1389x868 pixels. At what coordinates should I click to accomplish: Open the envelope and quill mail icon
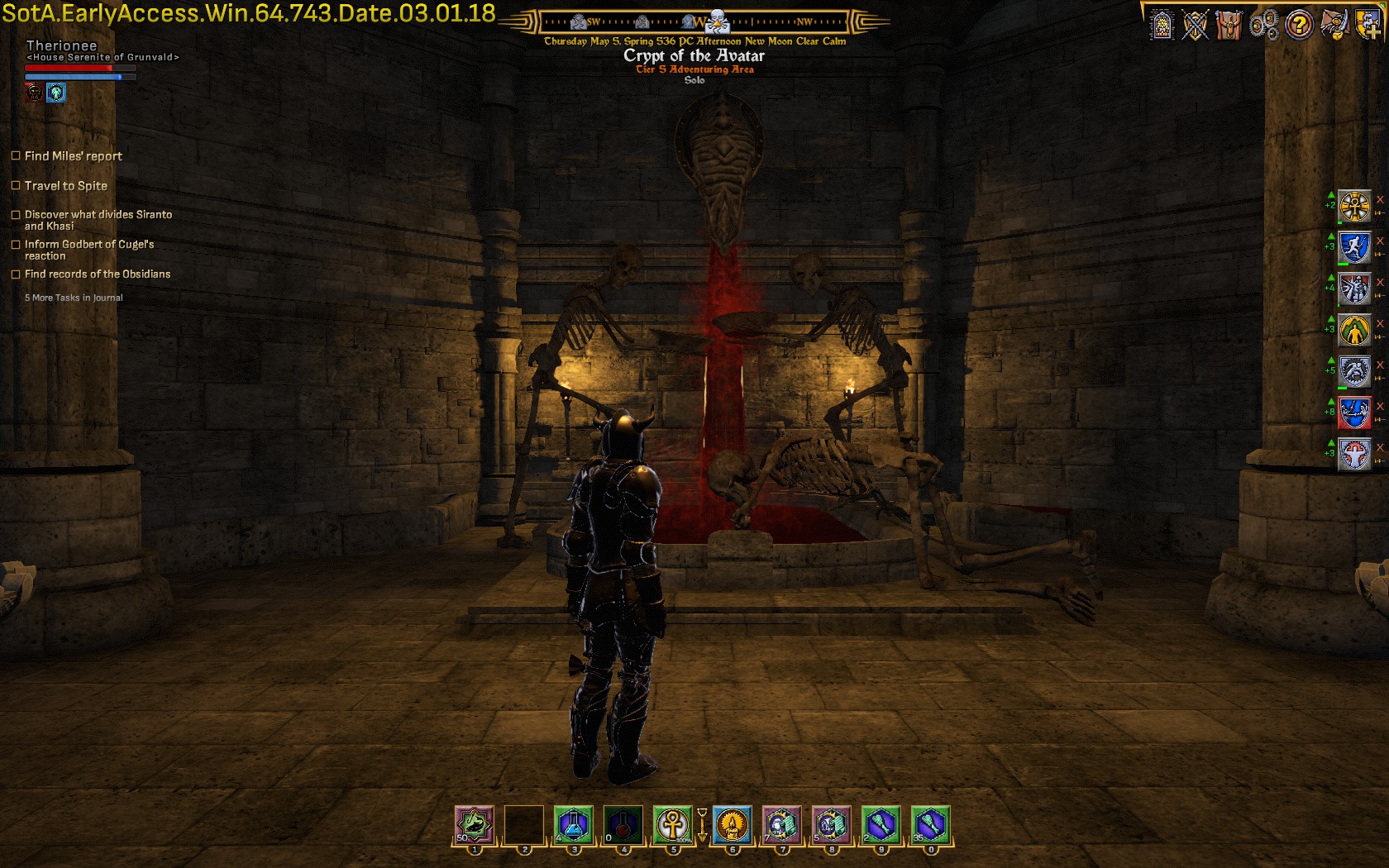pyautogui.click(x=1334, y=26)
